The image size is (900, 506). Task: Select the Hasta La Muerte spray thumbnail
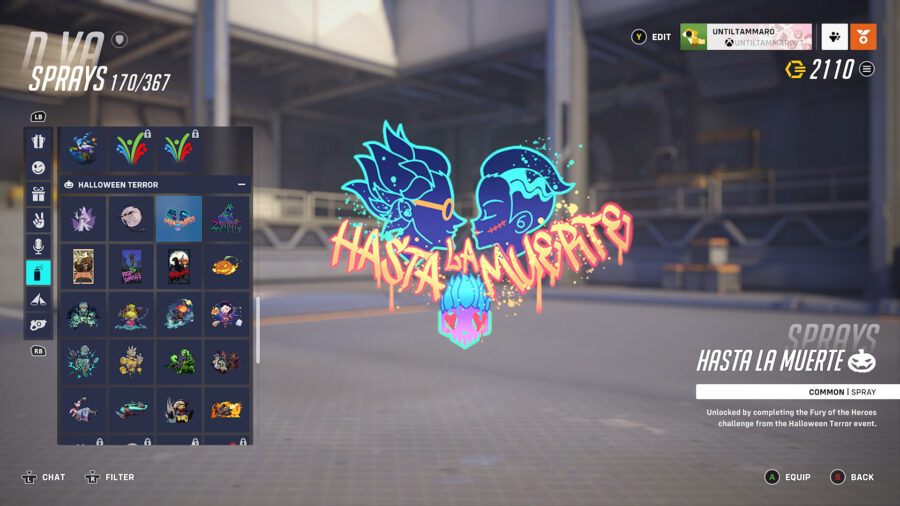click(x=179, y=219)
